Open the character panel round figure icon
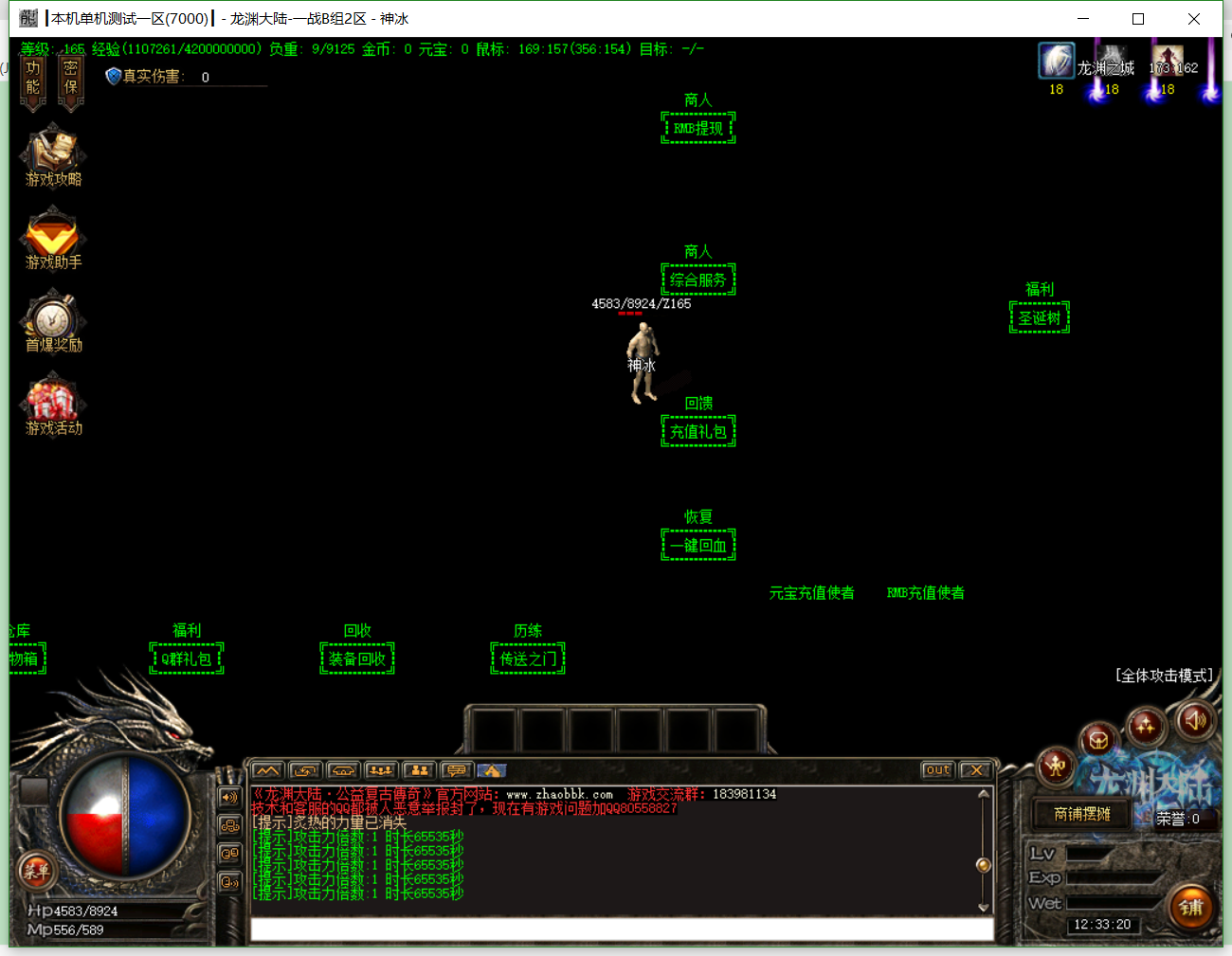Viewport: 1232px width, 956px height. 1056,766
